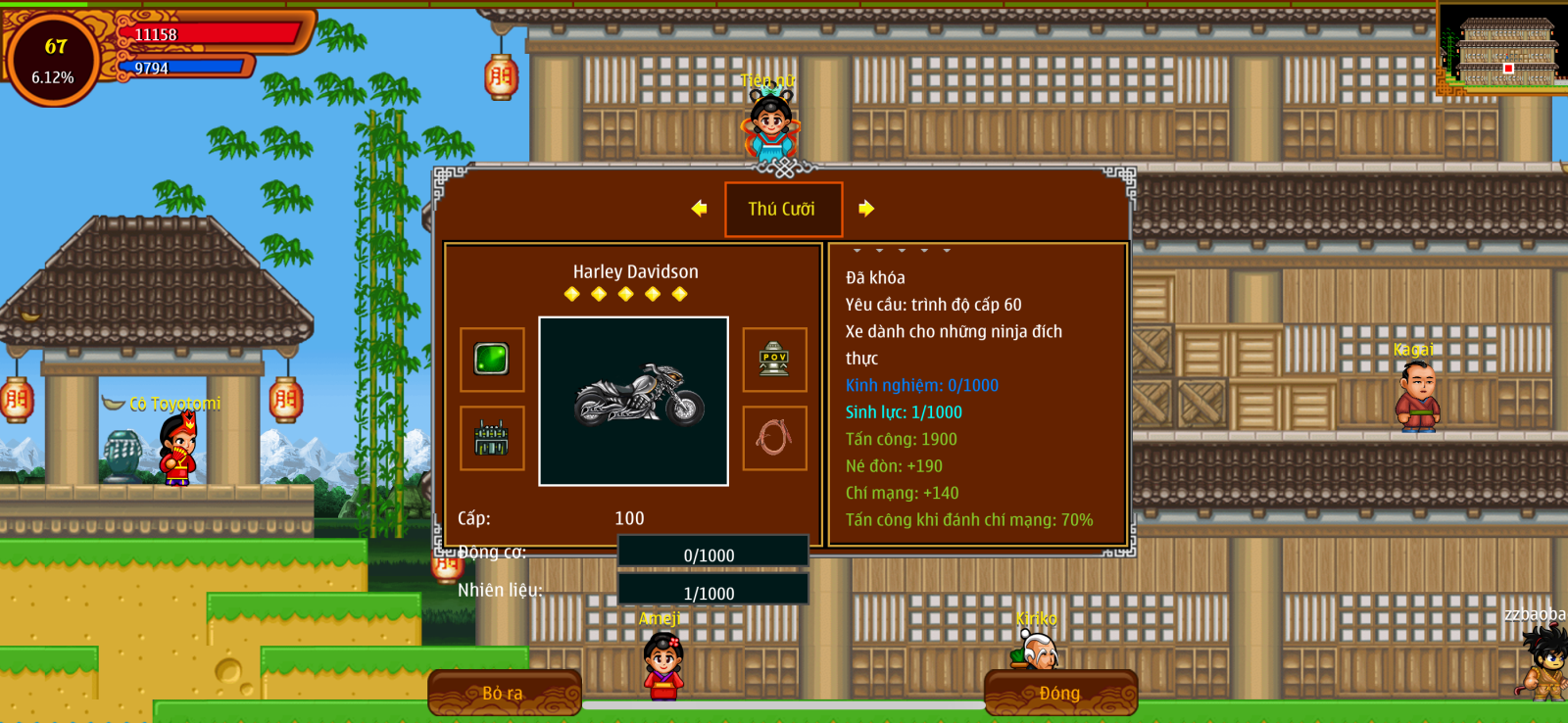Viewport: 1568px width, 723px height.
Task: Choose the engine part slot labeled POV
Action: [x=774, y=360]
